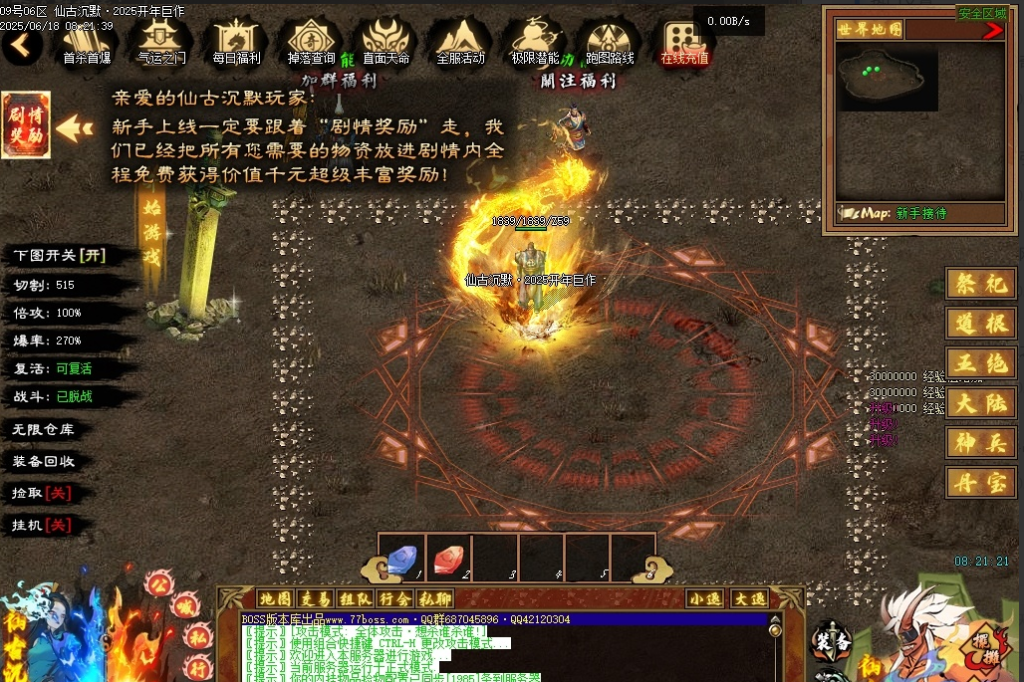
Task: Click the red arrow beside 世界地图
Action: tap(992, 31)
